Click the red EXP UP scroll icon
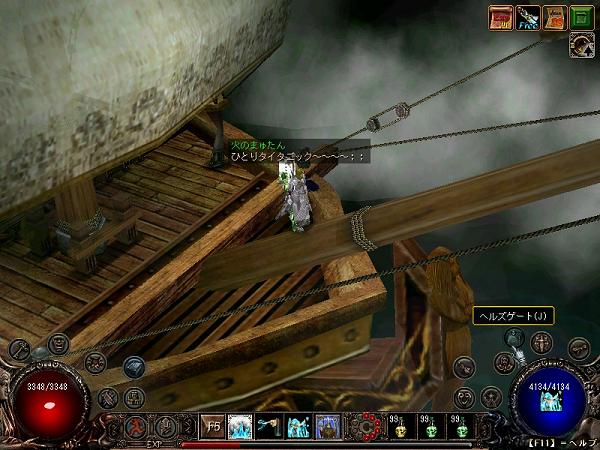 pos(502,16)
